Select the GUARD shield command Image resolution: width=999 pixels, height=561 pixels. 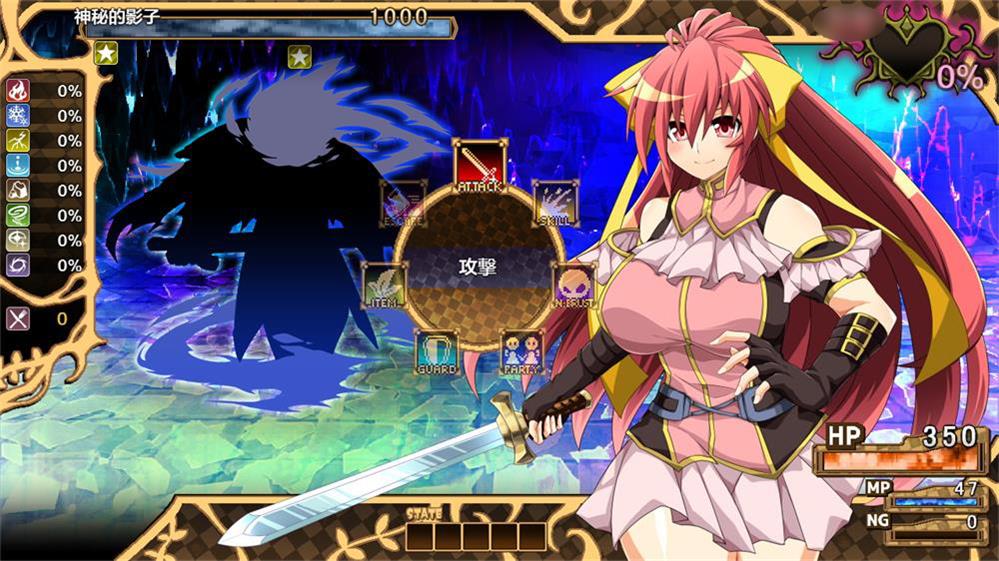coord(437,352)
